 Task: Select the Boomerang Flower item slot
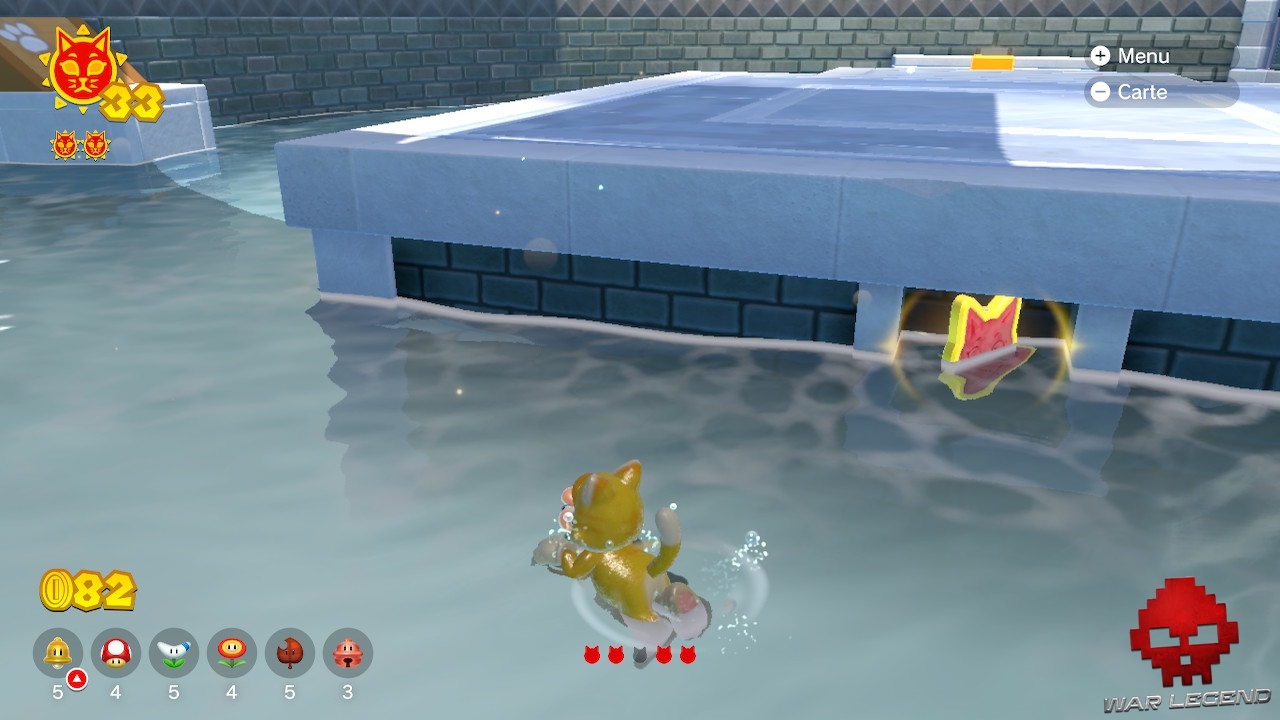[x=174, y=650]
